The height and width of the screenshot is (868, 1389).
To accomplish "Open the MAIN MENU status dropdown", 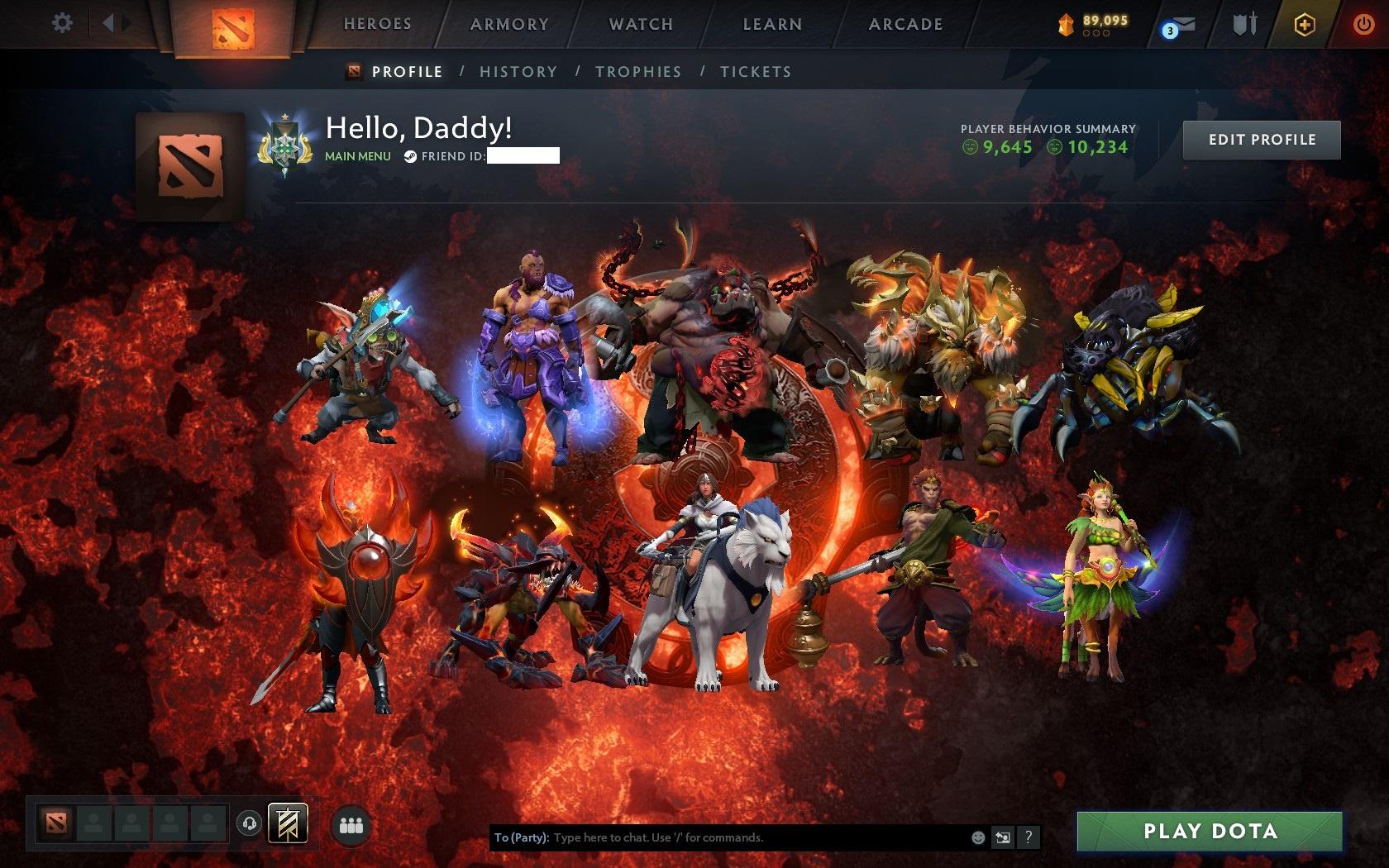I will pos(359,155).
